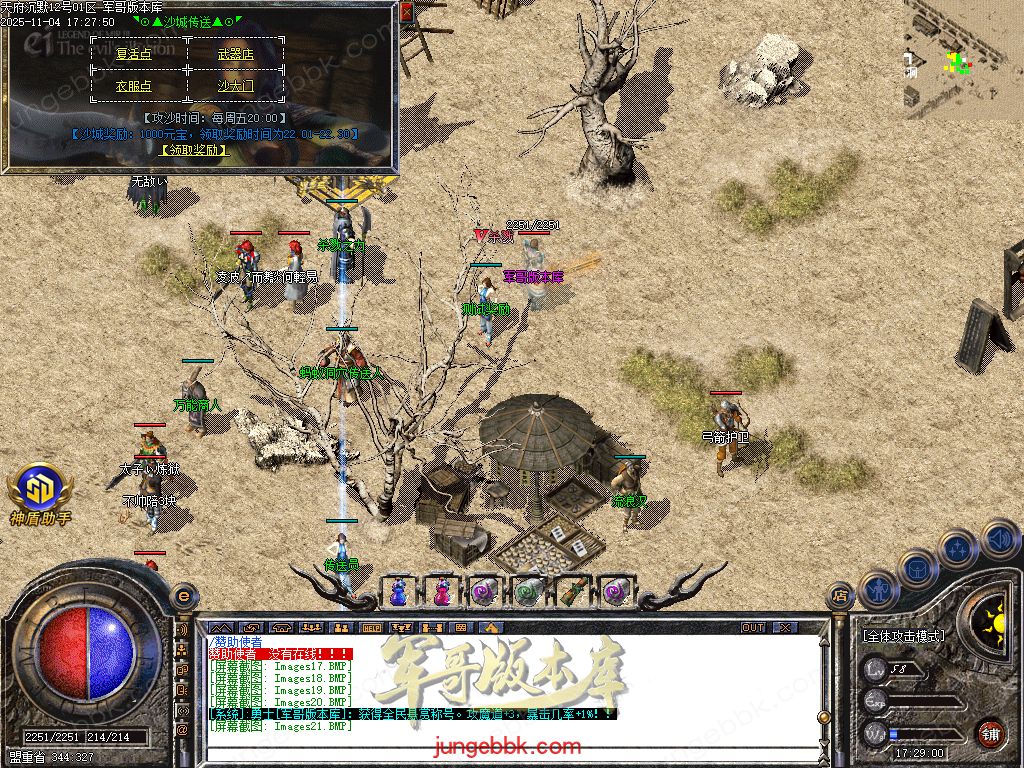Toggle sound with the speaker icon
The image size is (1024, 768).
click(x=999, y=540)
